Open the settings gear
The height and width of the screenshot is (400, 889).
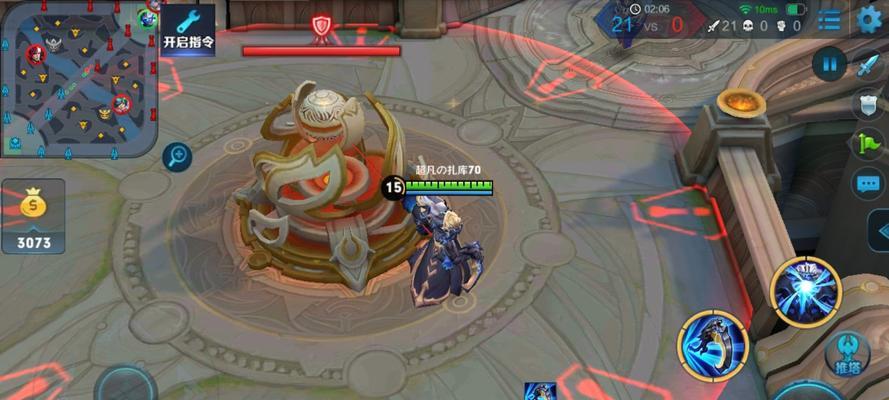(x=870, y=20)
